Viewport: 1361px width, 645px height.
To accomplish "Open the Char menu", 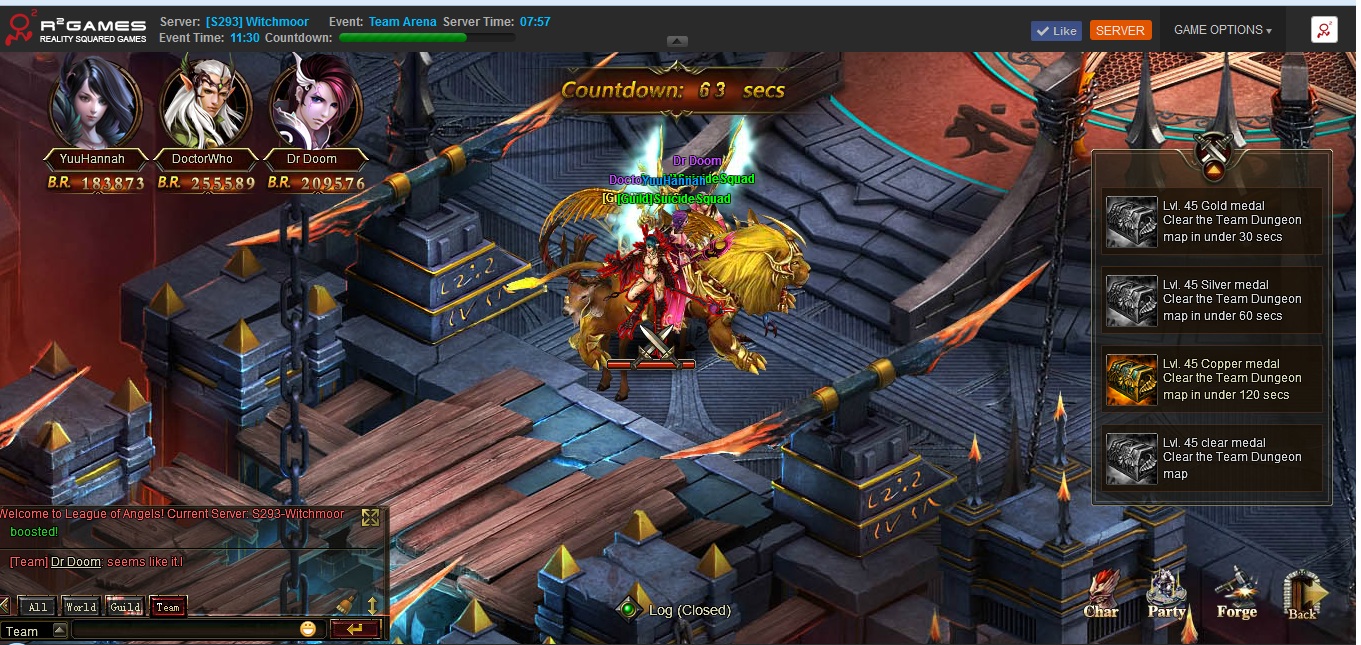I will (x=1101, y=594).
